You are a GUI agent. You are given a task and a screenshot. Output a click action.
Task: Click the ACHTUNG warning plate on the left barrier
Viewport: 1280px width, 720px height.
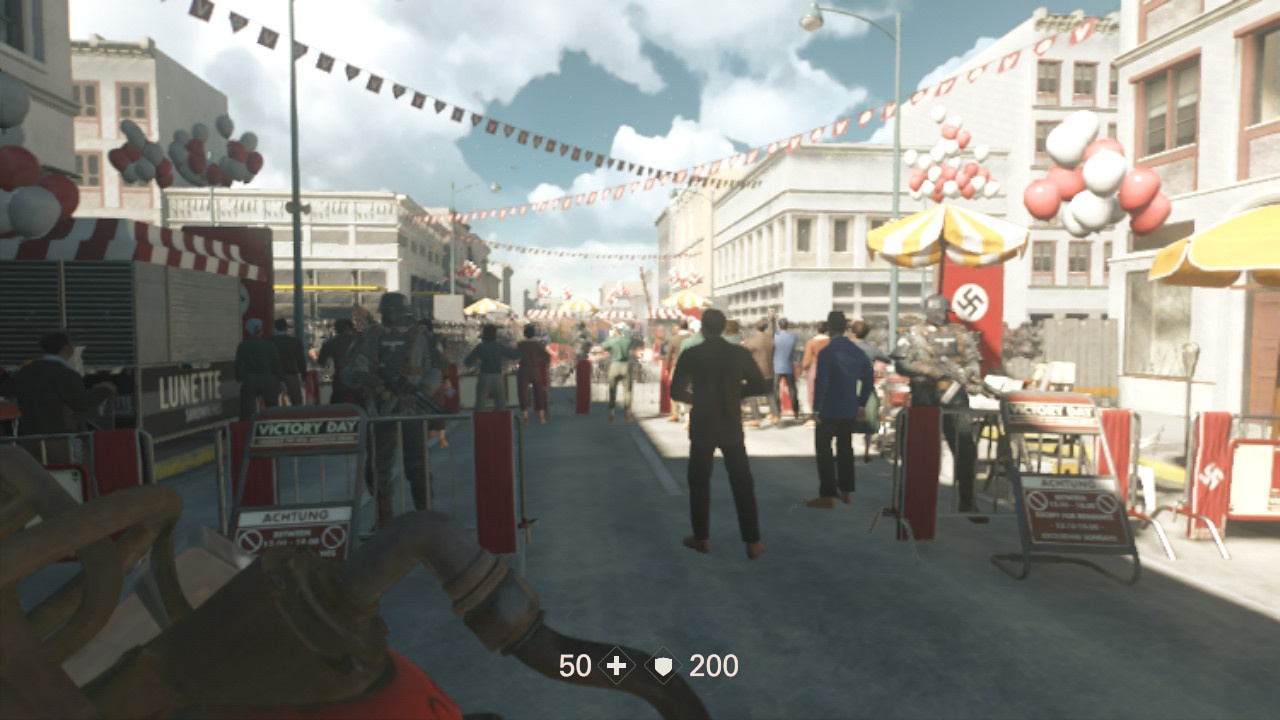tap(296, 515)
